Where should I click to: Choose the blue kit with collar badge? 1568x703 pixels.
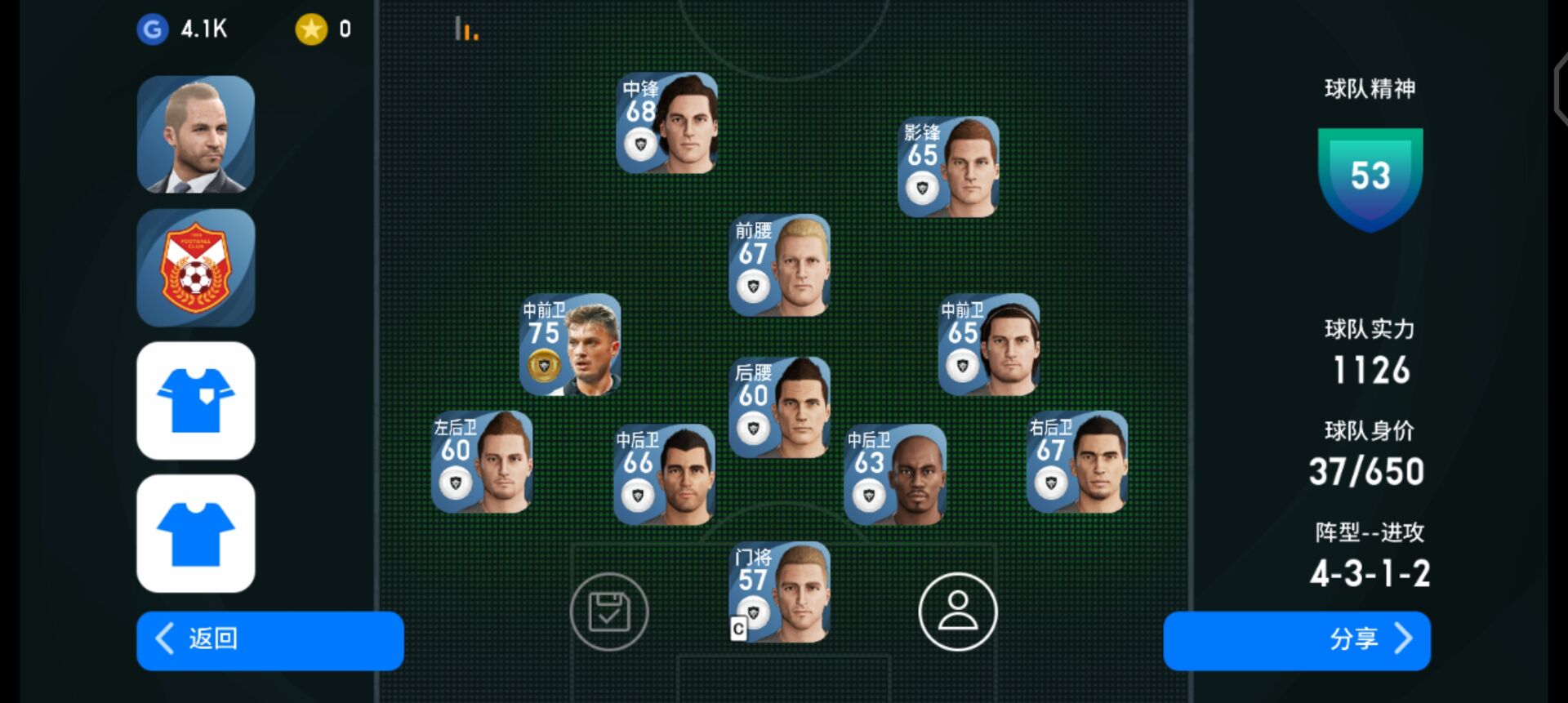pyautogui.click(x=196, y=400)
